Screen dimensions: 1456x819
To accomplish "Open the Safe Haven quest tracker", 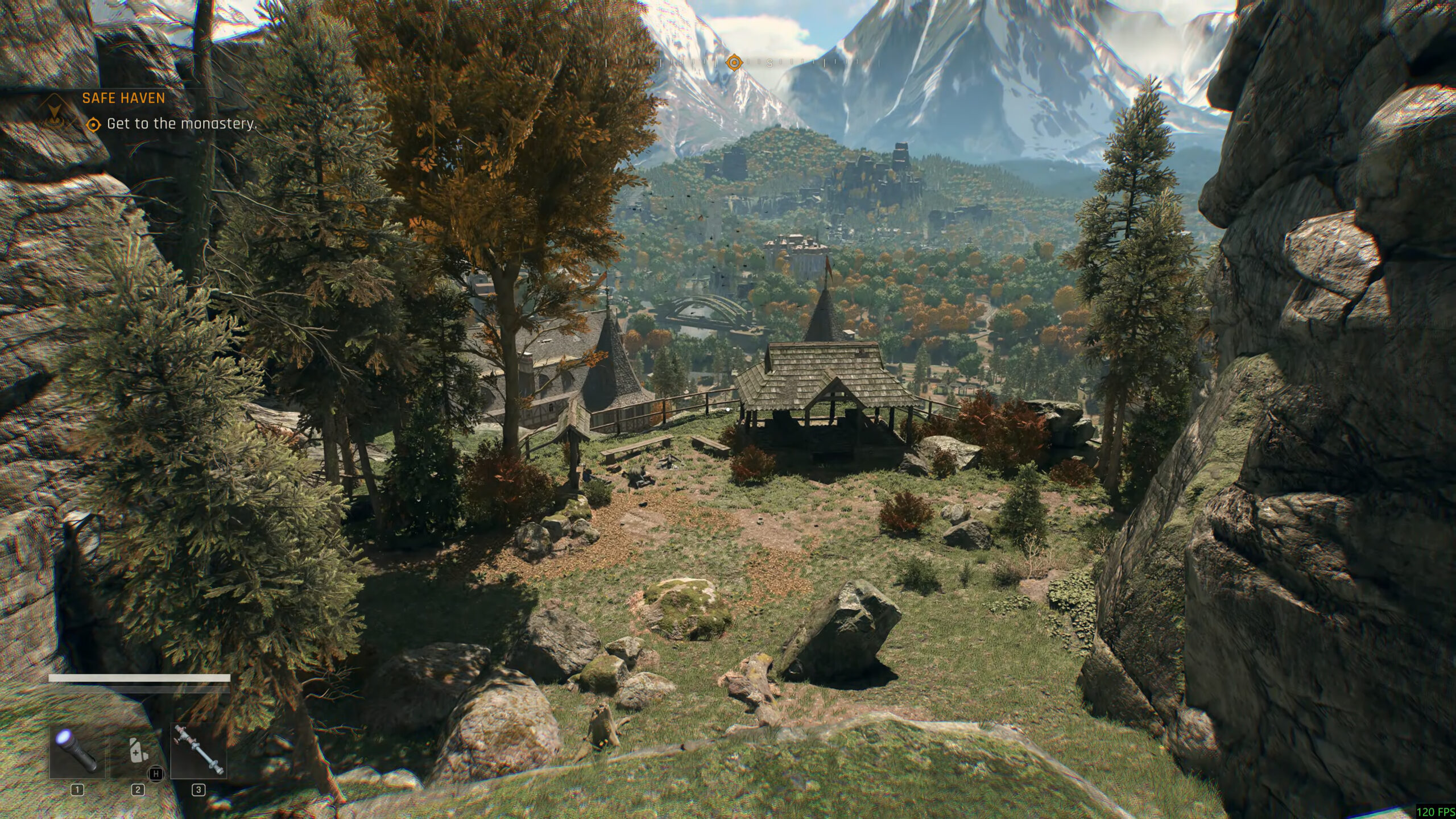I will pyautogui.click(x=123, y=98).
